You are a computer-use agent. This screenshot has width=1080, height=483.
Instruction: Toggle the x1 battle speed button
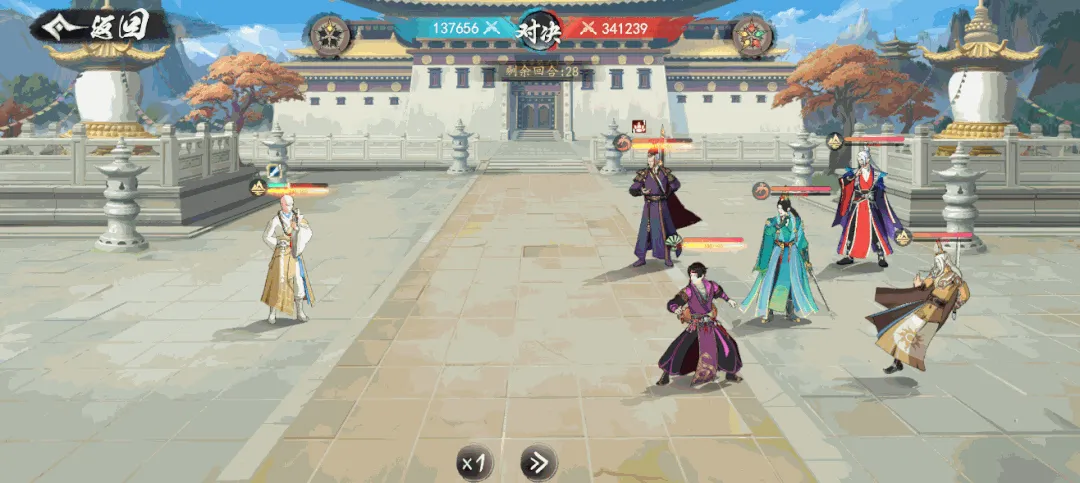(x=475, y=462)
